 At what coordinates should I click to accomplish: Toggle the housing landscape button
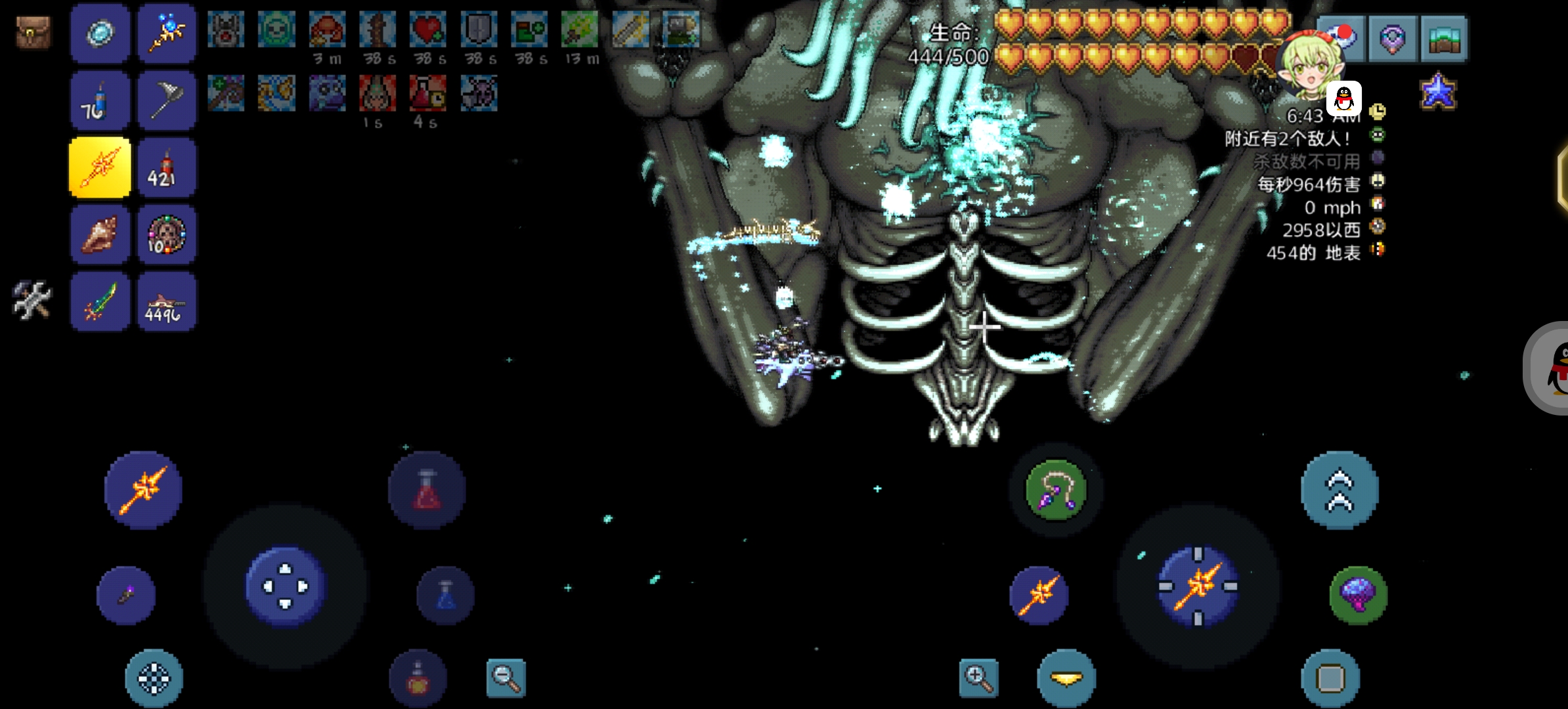pos(1443,39)
